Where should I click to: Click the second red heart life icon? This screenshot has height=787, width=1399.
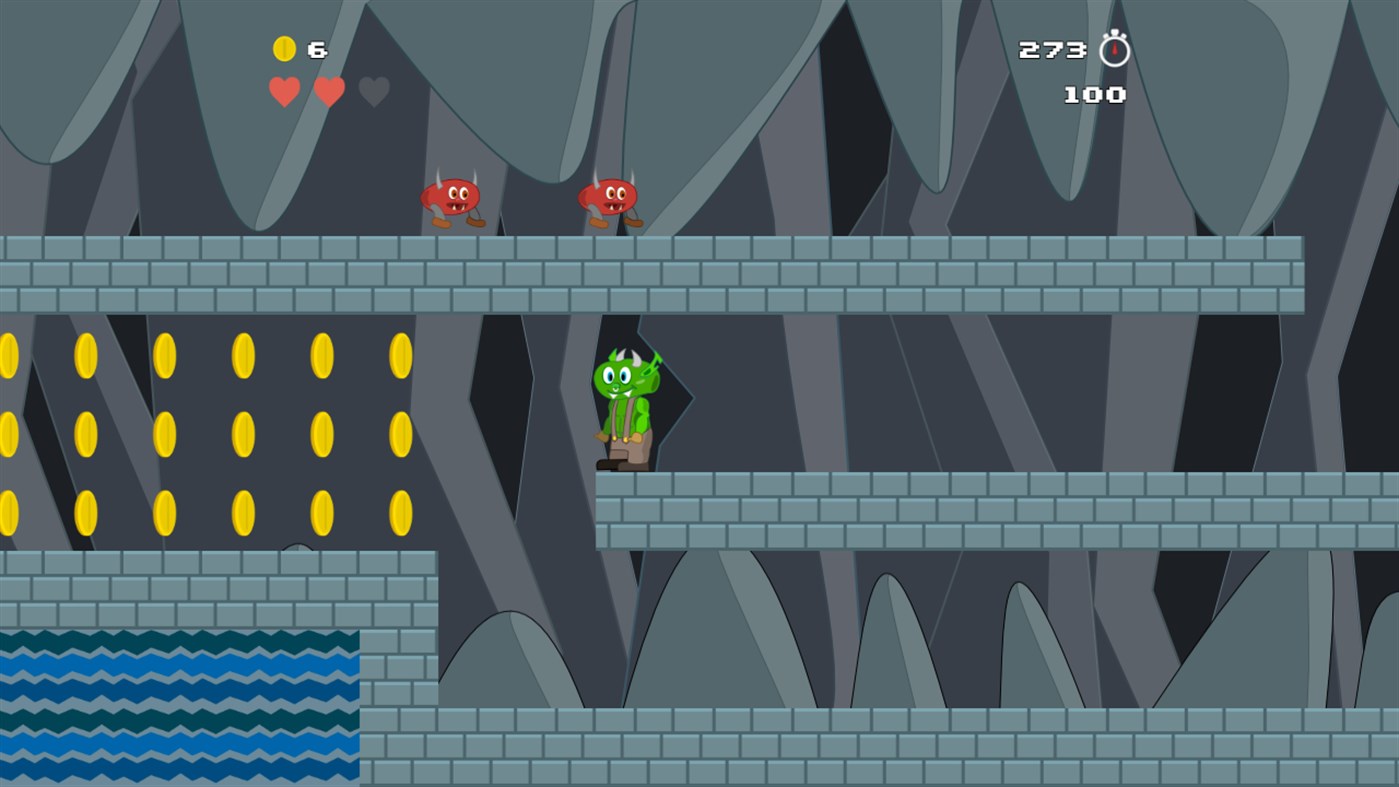pos(328,91)
